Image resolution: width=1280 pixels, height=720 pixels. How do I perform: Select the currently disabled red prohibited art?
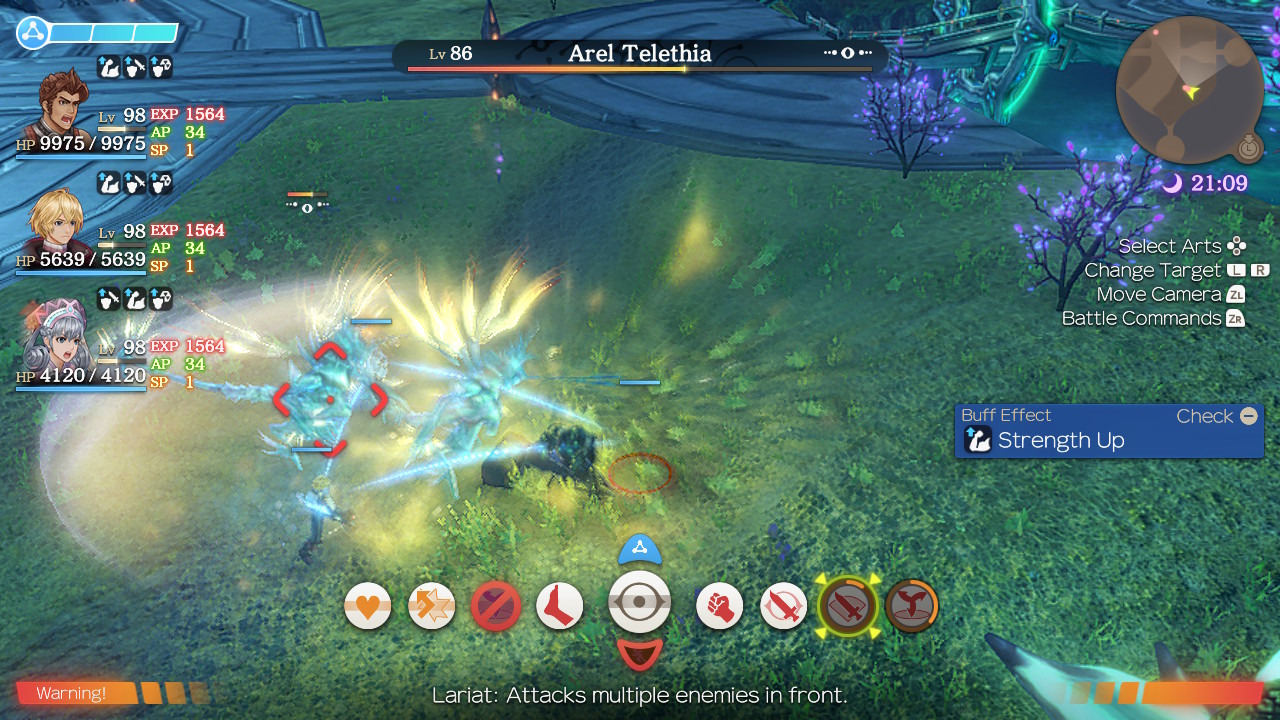[x=497, y=605]
